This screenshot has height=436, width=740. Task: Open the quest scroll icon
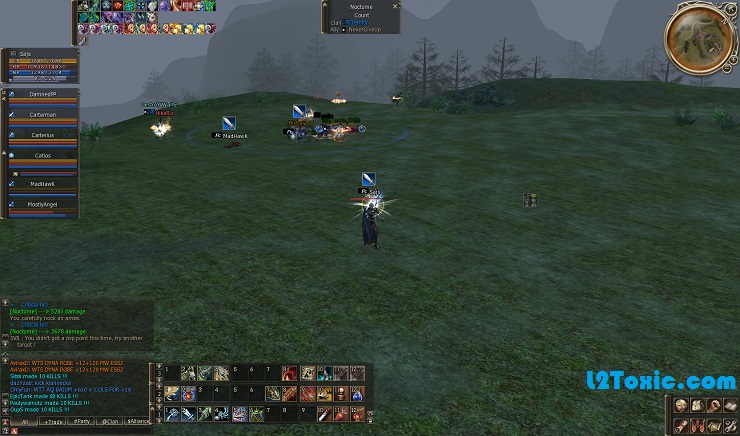[x=681, y=425]
